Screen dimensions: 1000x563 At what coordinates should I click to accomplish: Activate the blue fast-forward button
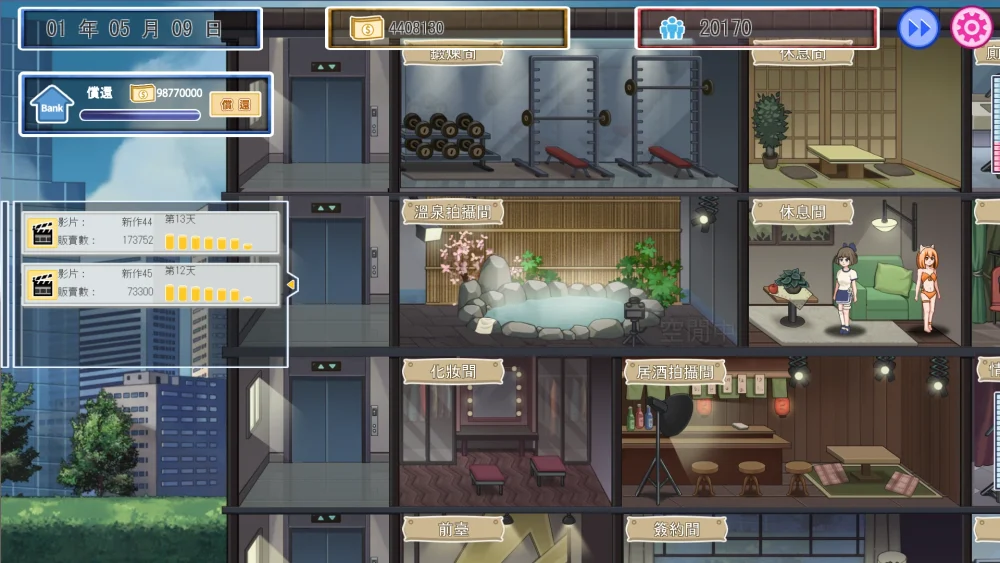coord(918,28)
